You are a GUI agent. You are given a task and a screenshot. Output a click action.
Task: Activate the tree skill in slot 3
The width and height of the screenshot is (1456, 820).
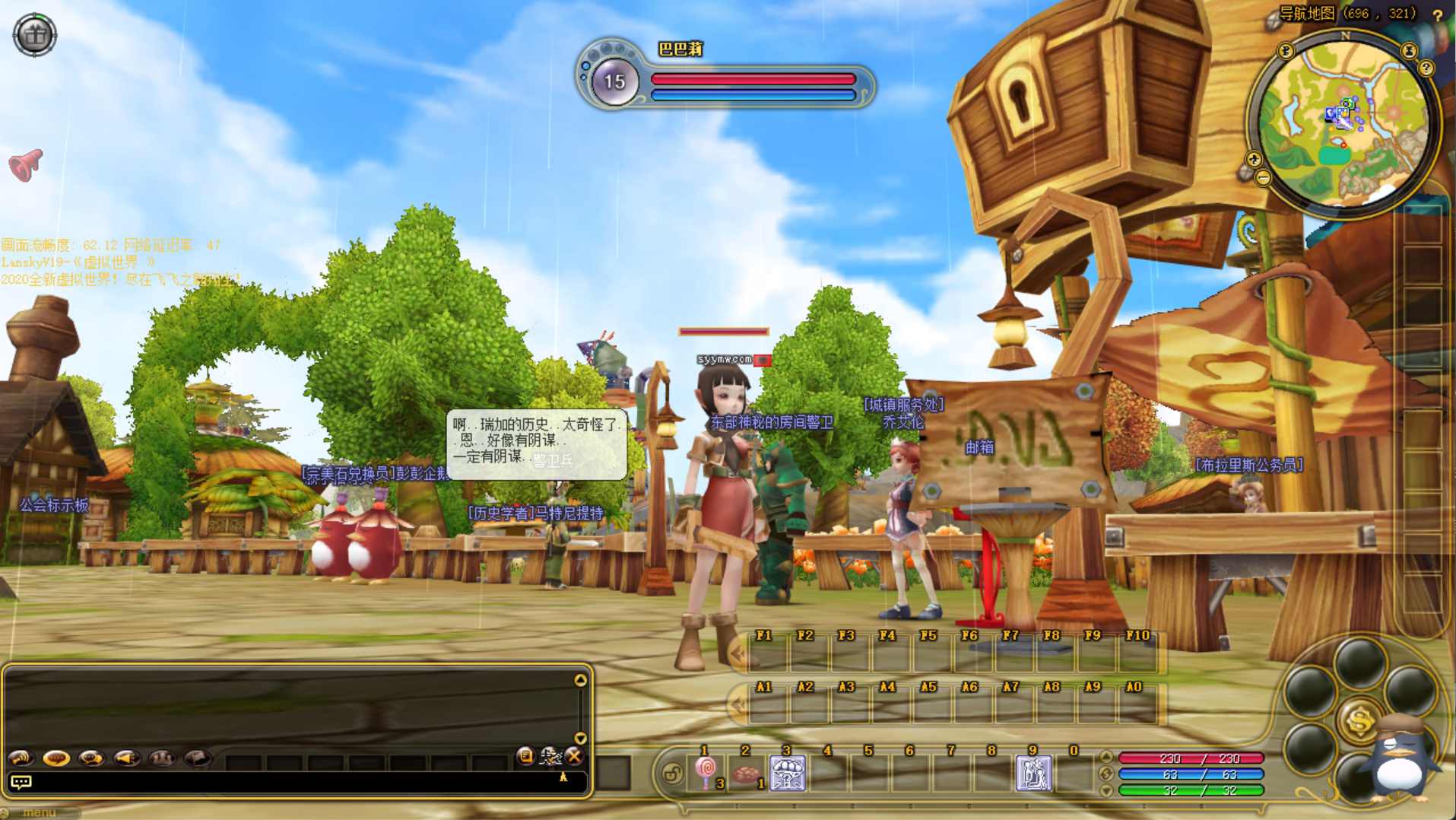[788, 773]
